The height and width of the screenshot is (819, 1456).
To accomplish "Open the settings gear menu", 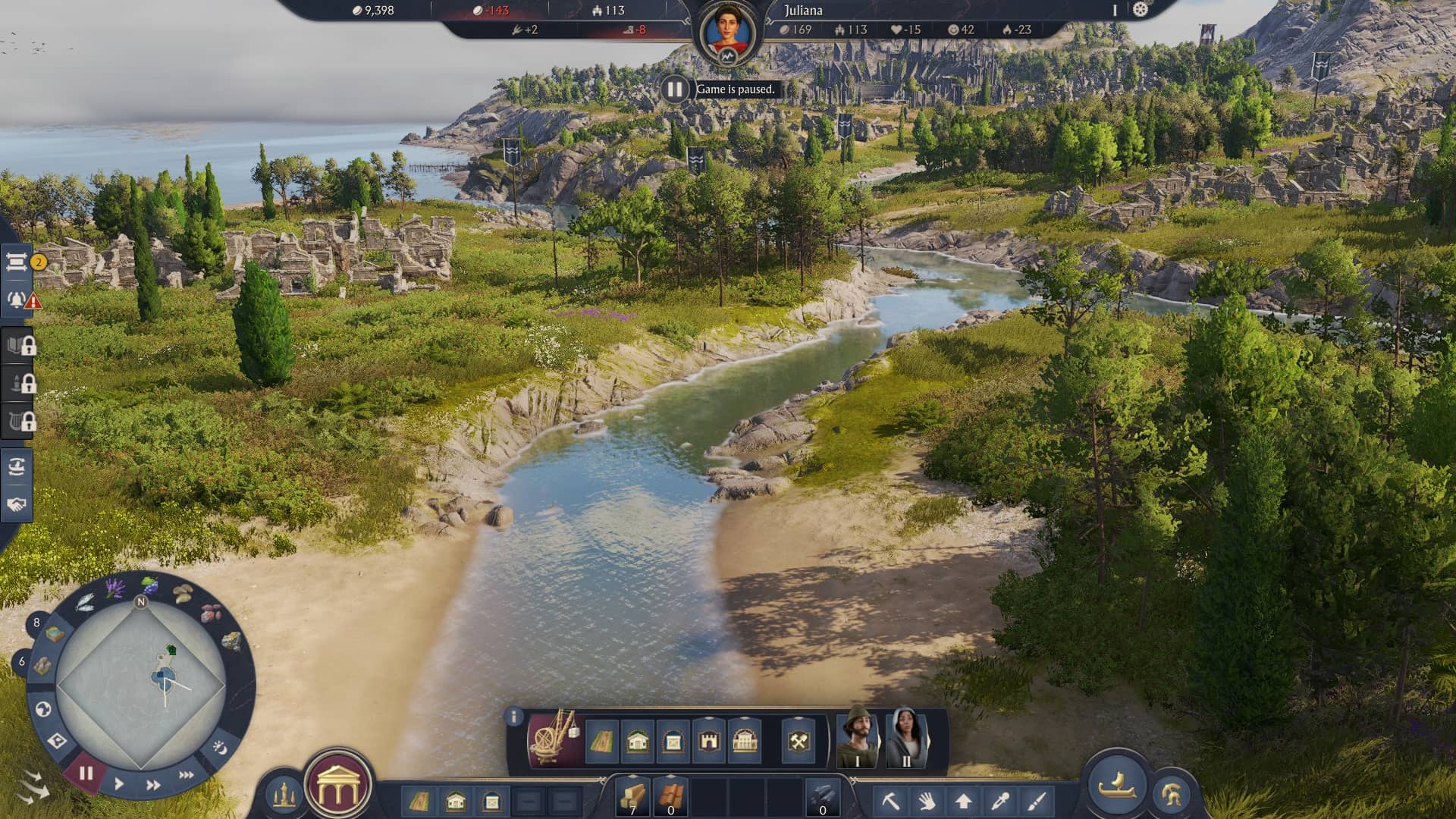I will (x=1141, y=10).
